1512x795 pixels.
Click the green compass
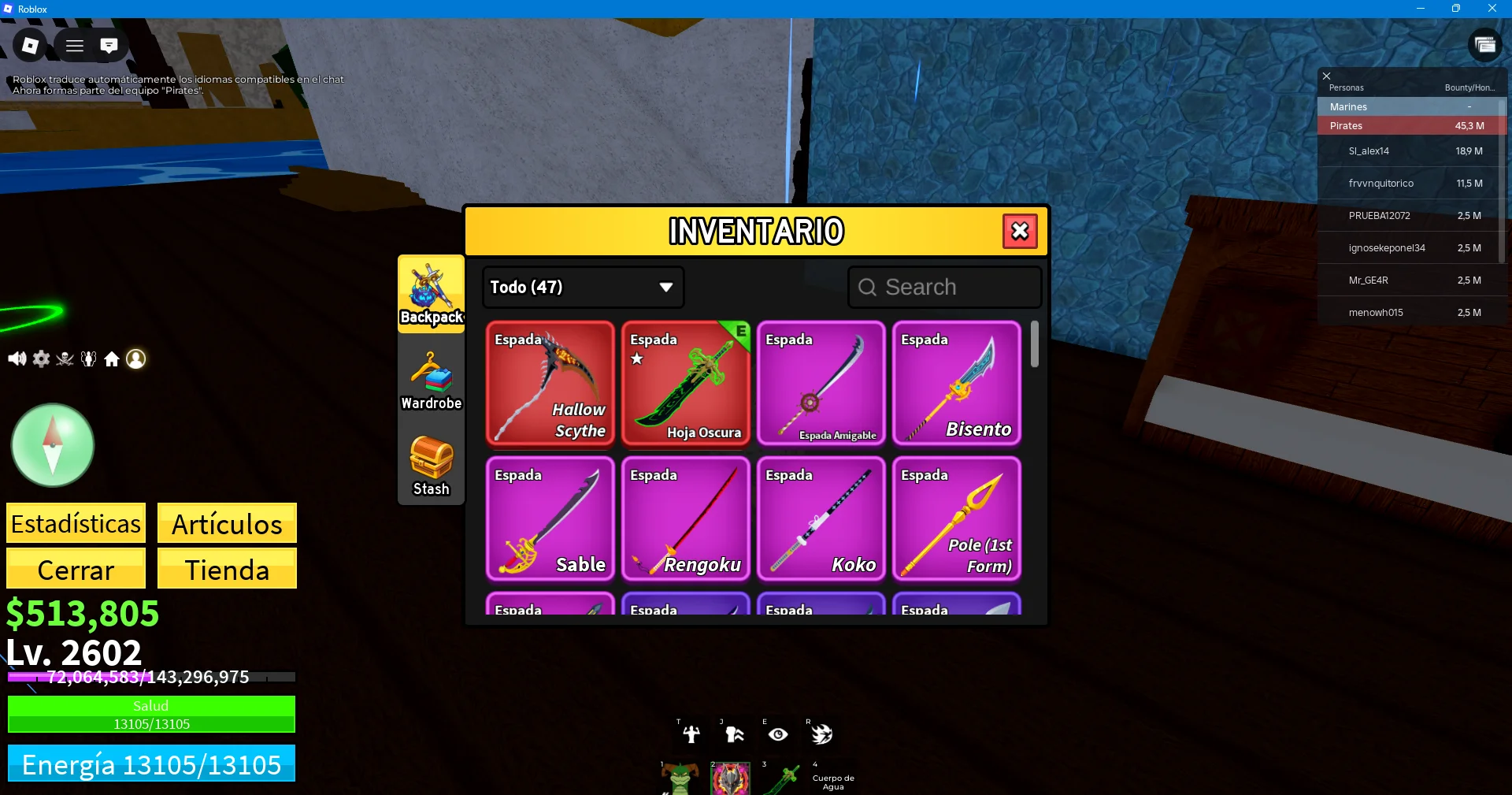click(x=53, y=446)
